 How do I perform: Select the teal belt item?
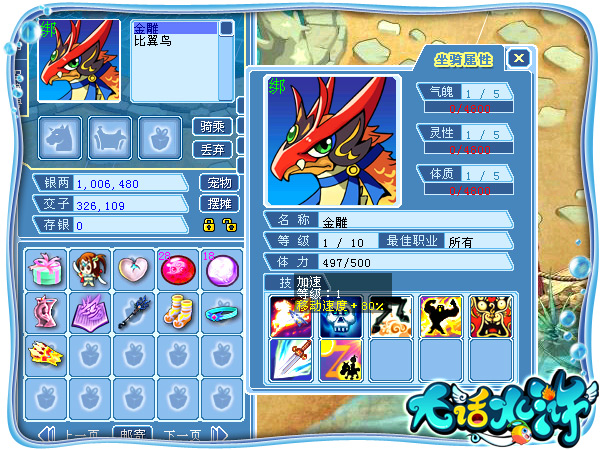[223, 313]
